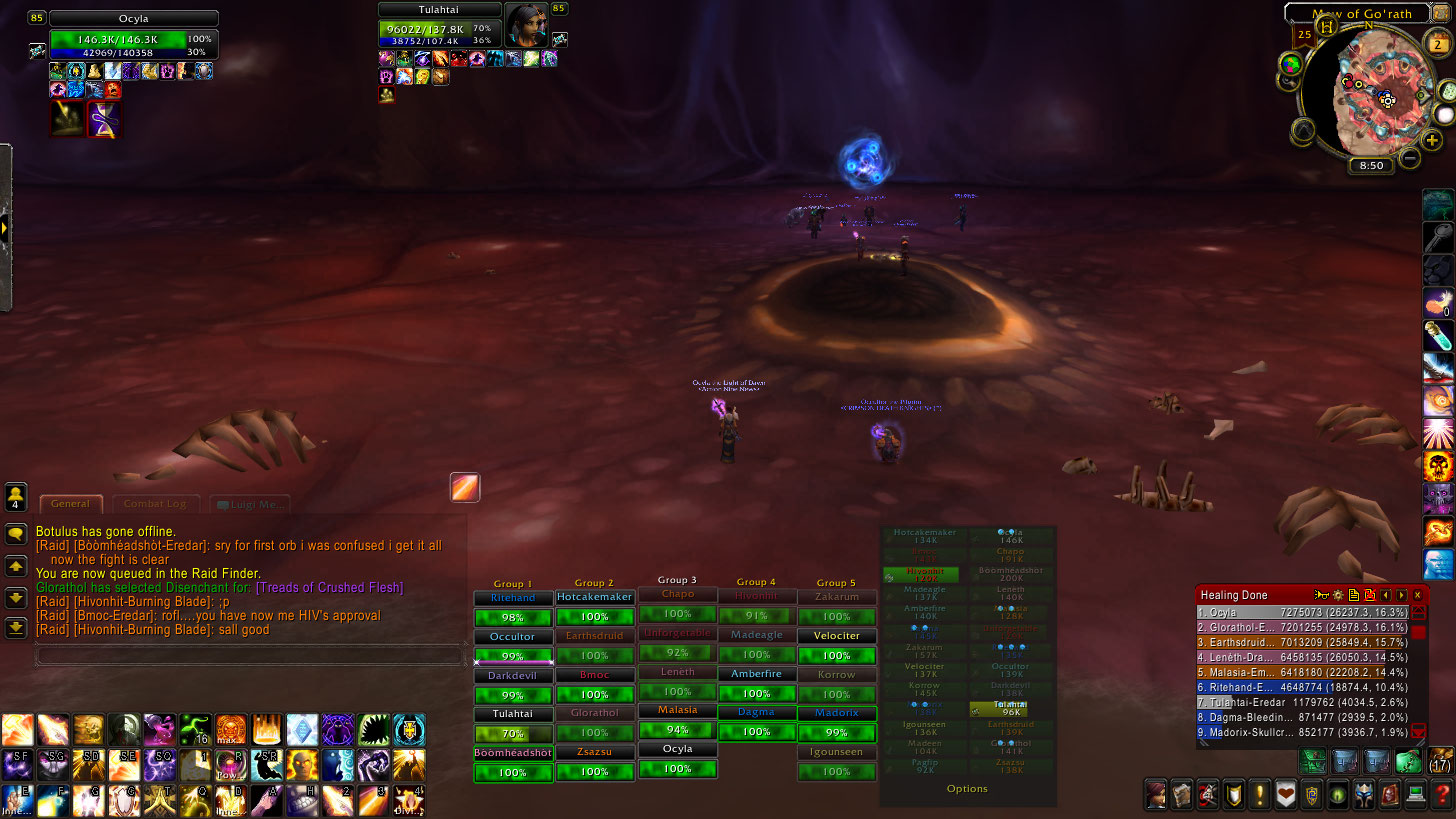Viewport: 1456px width, 819px height.
Task: Select the General chat tab
Action: pos(70,504)
